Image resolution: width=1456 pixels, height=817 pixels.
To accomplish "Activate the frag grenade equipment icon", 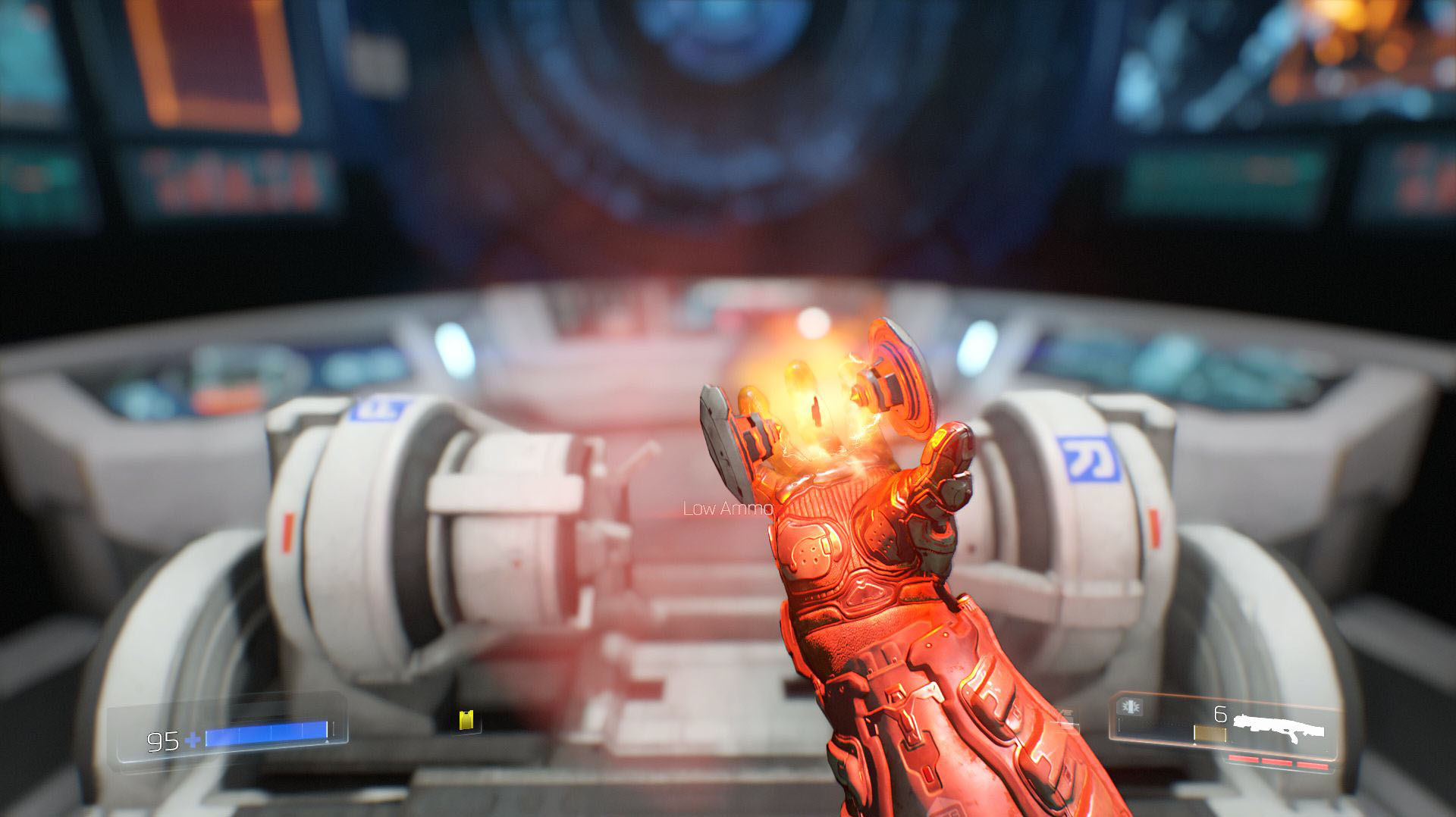I will [x=1131, y=708].
